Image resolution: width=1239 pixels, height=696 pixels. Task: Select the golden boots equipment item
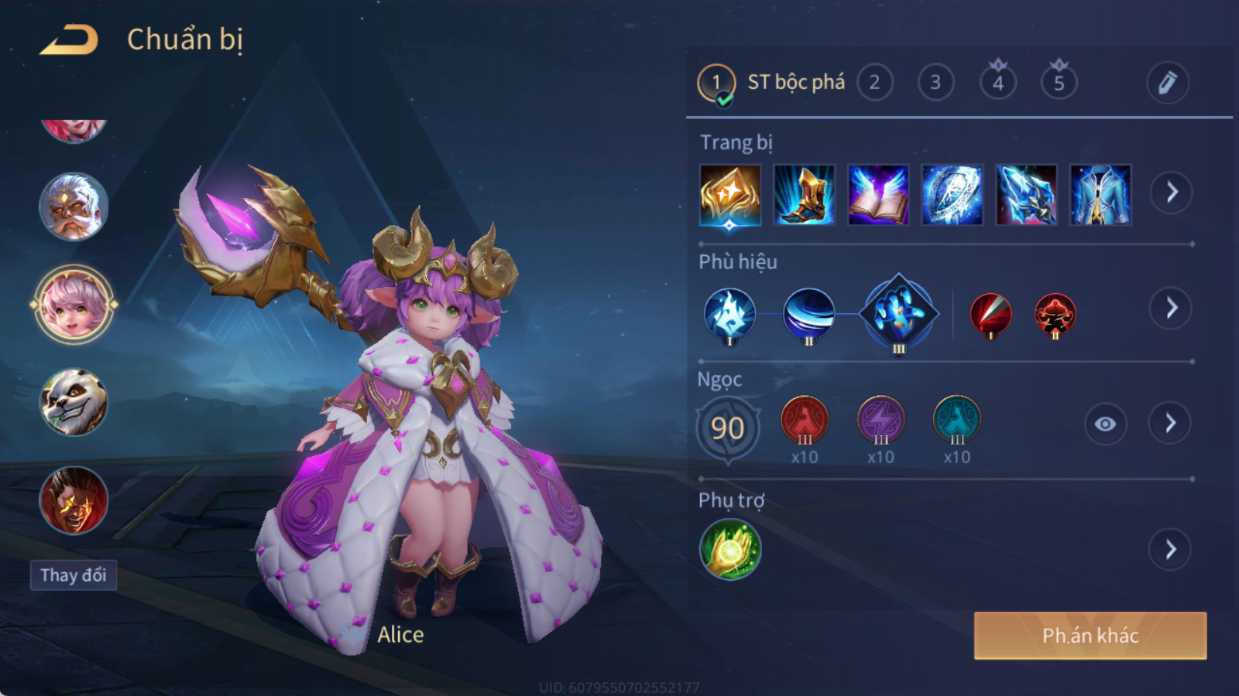pos(804,195)
